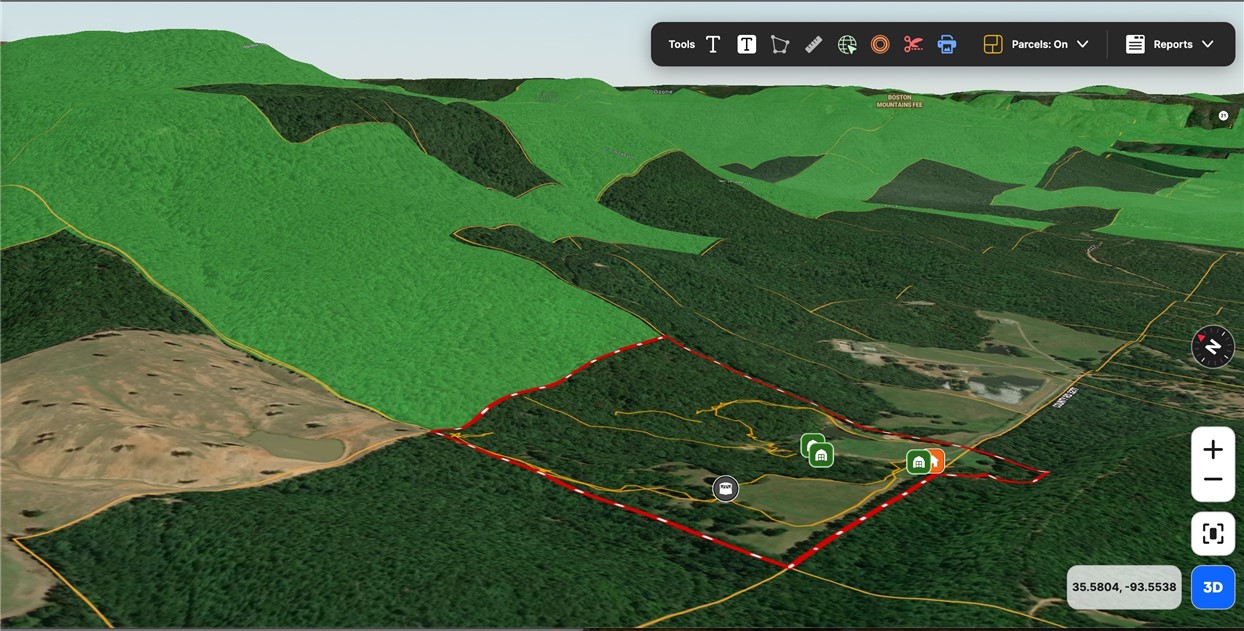Activate the orange concentric rings tool
1244x631 pixels.
880,44
